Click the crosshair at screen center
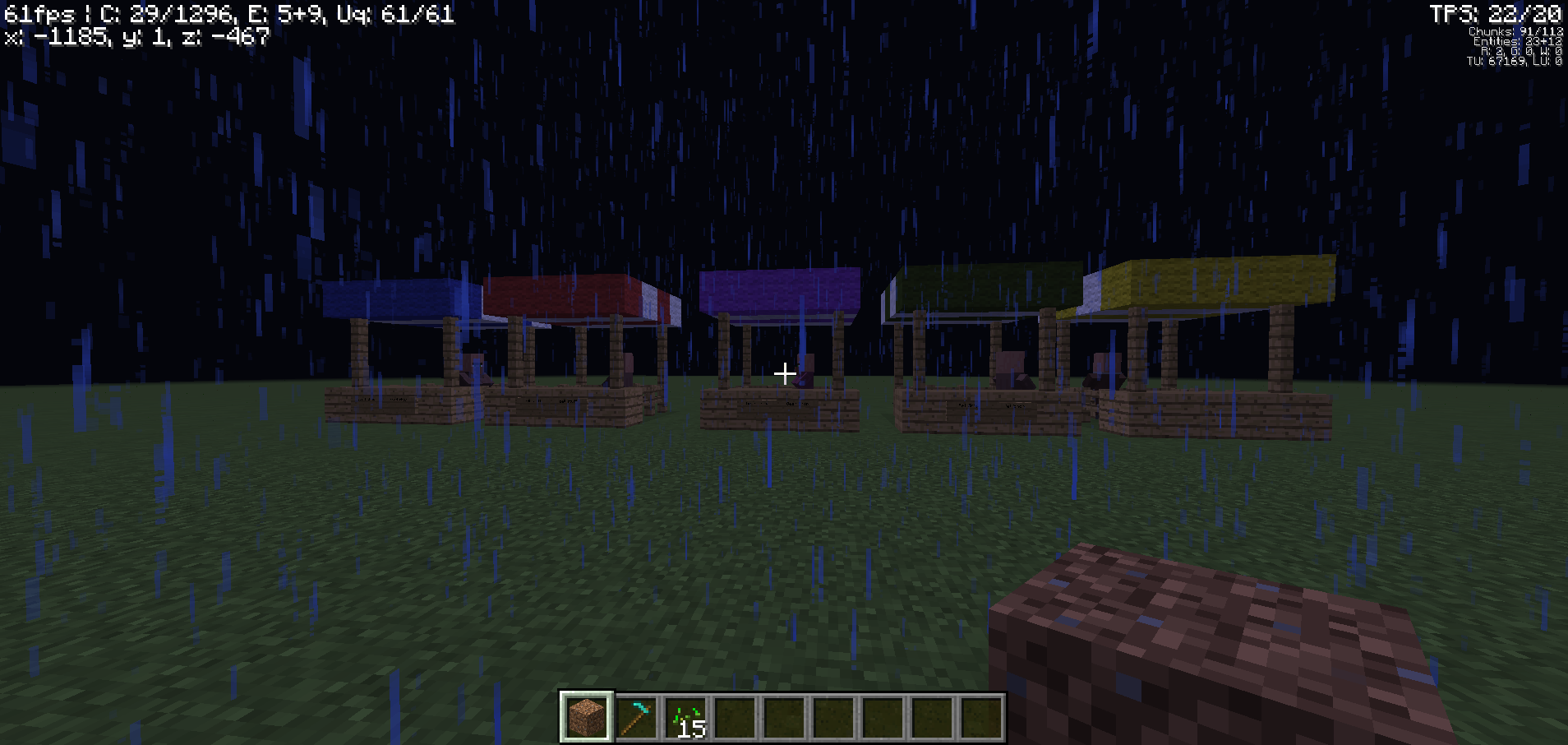The width and height of the screenshot is (1568, 745). click(x=784, y=372)
